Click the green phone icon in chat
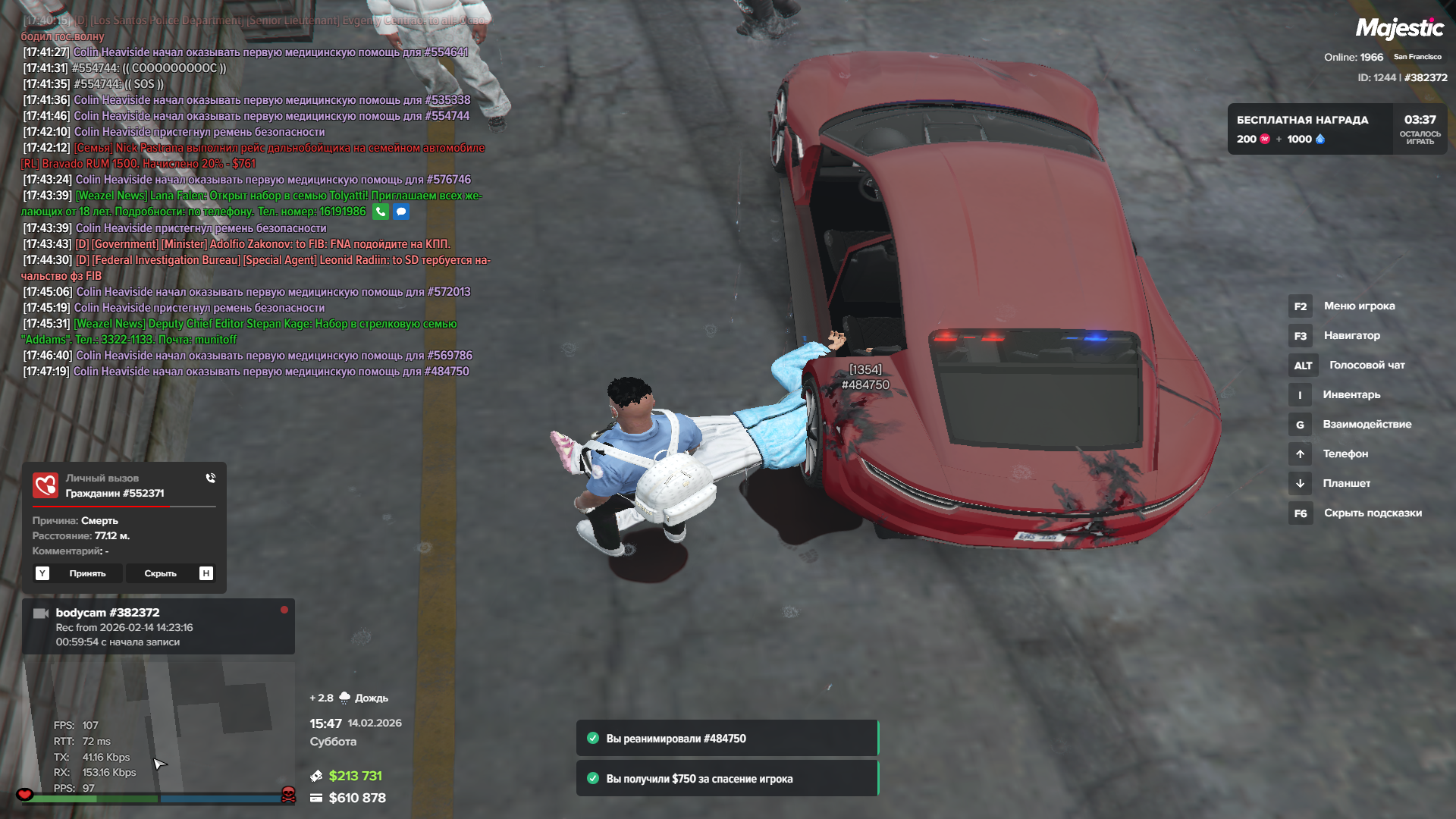Viewport: 1456px width, 819px height. [381, 212]
